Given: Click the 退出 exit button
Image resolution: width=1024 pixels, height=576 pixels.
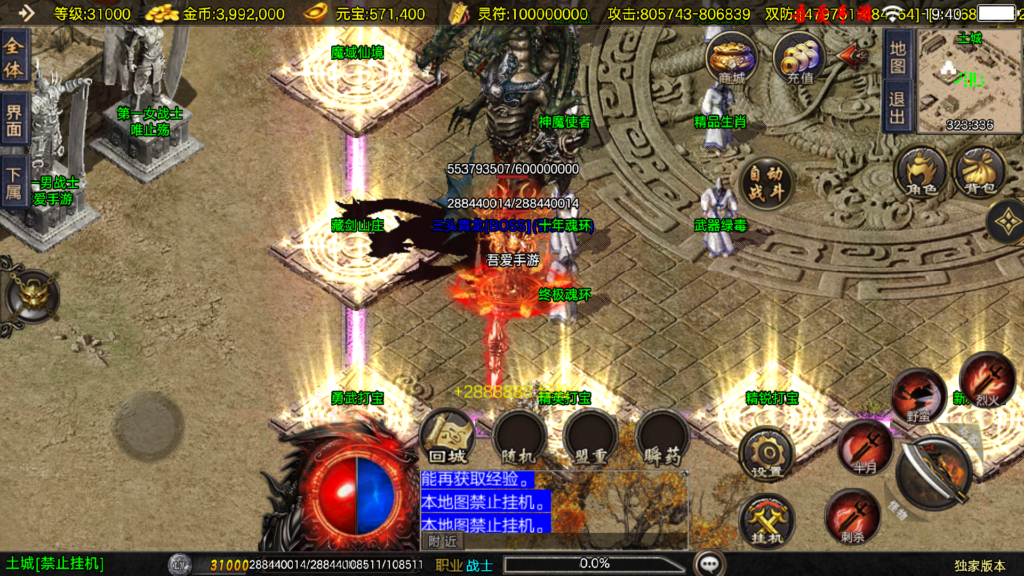Looking at the screenshot, I should coord(897,108).
